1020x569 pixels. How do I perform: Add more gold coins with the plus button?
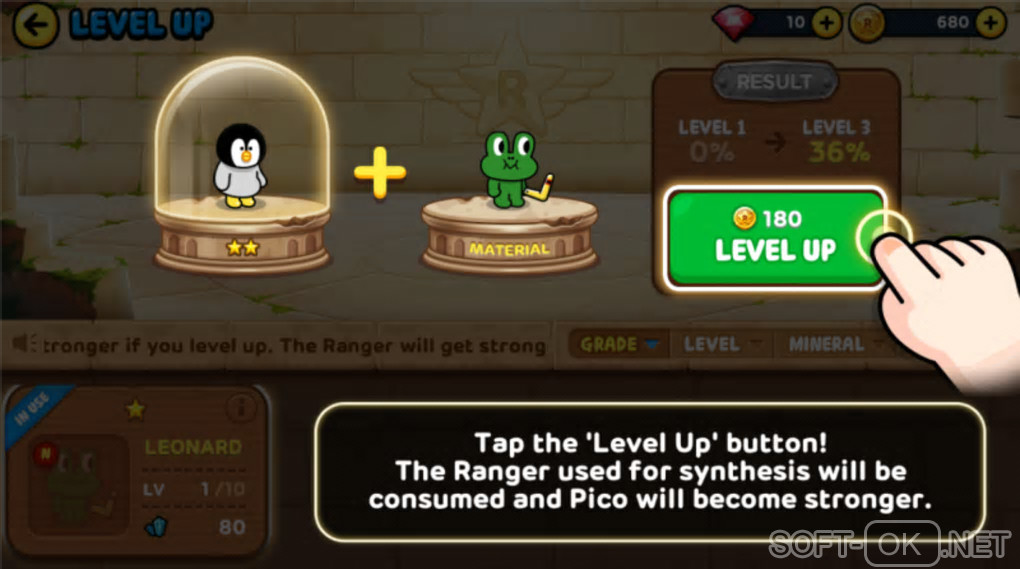coord(990,23)
